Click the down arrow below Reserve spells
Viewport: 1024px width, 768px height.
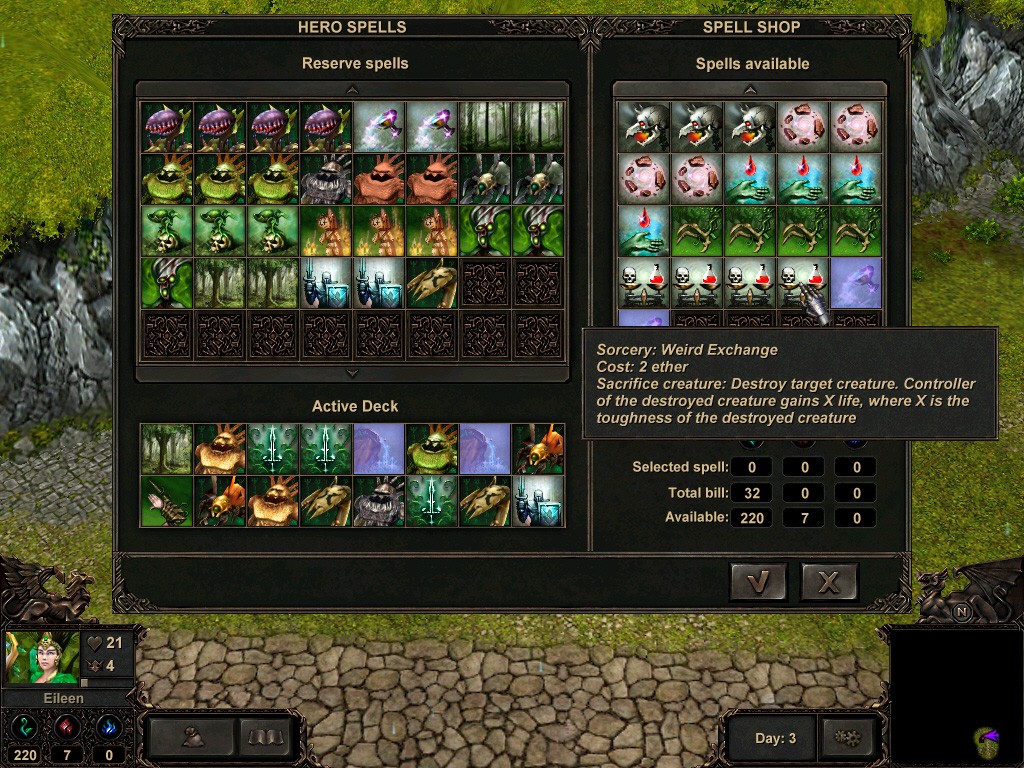pyautogui.click(x=352, y=373)
